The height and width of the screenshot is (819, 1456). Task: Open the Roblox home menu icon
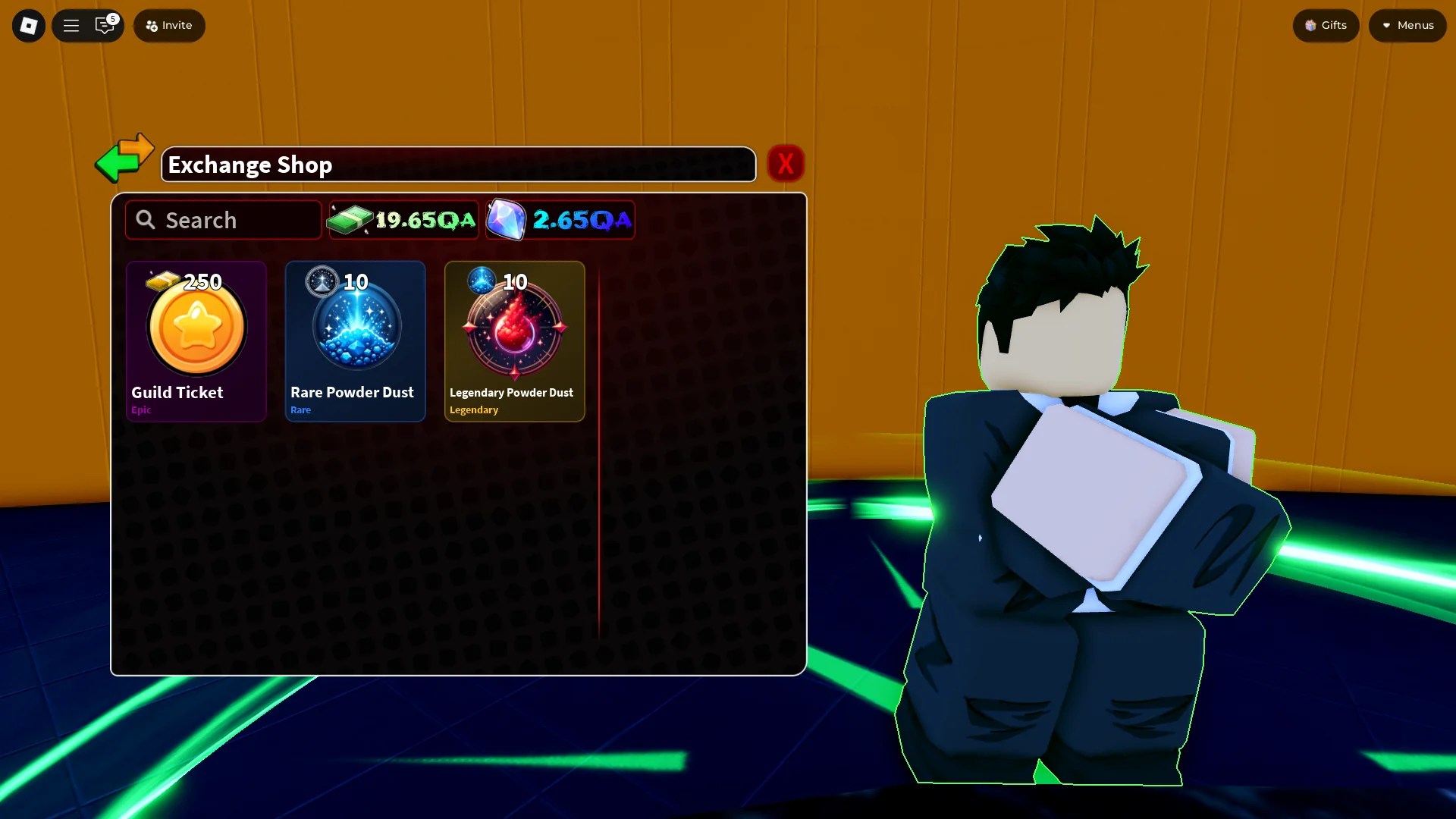(28, 25)
